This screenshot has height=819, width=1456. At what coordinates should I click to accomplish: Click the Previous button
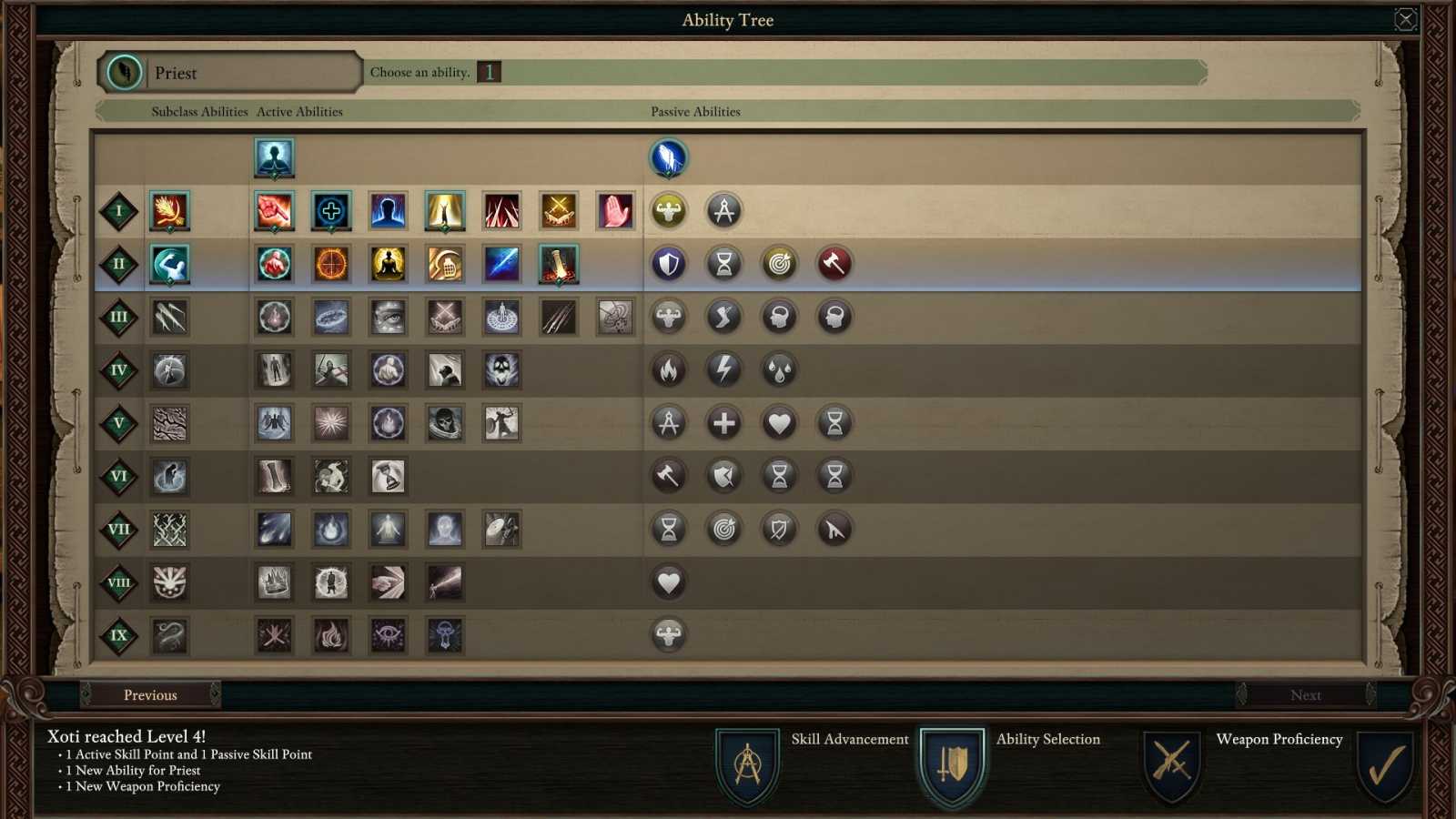[150, 694]
